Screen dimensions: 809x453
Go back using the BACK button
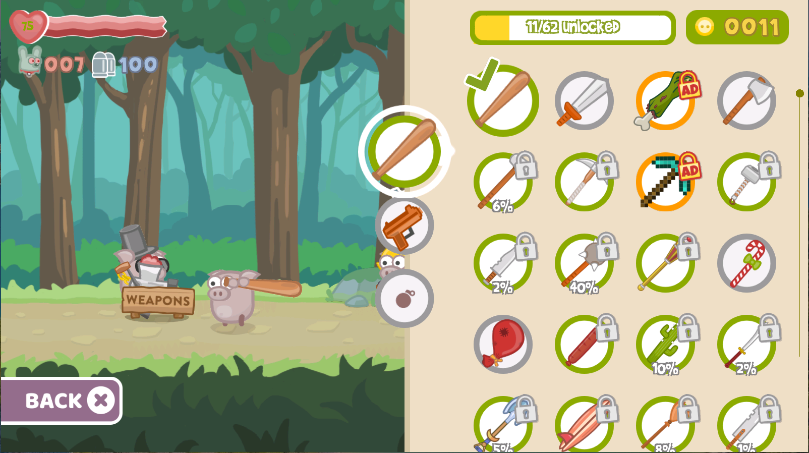tap(60, 401)
